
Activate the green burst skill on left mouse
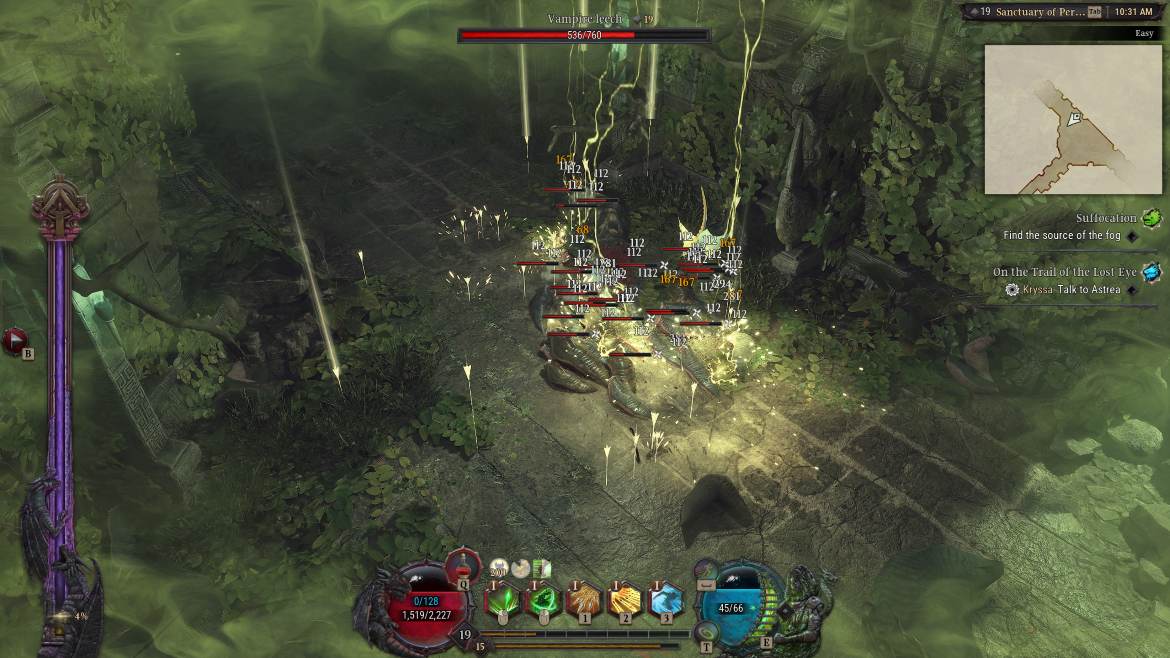(500, 600)
